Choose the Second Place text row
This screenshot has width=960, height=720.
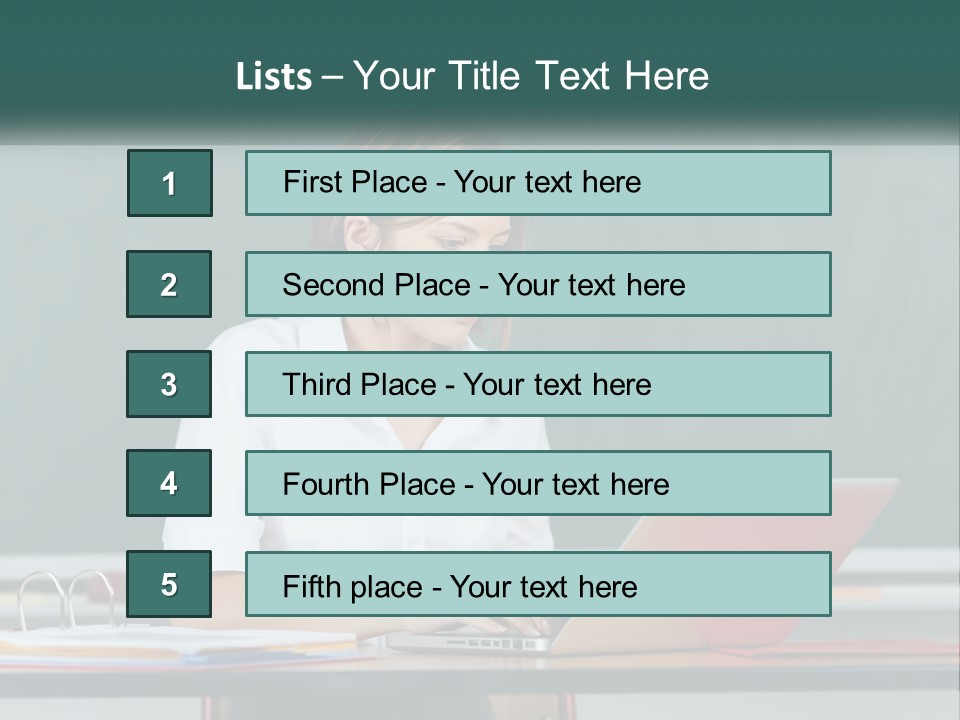(538, 284)
